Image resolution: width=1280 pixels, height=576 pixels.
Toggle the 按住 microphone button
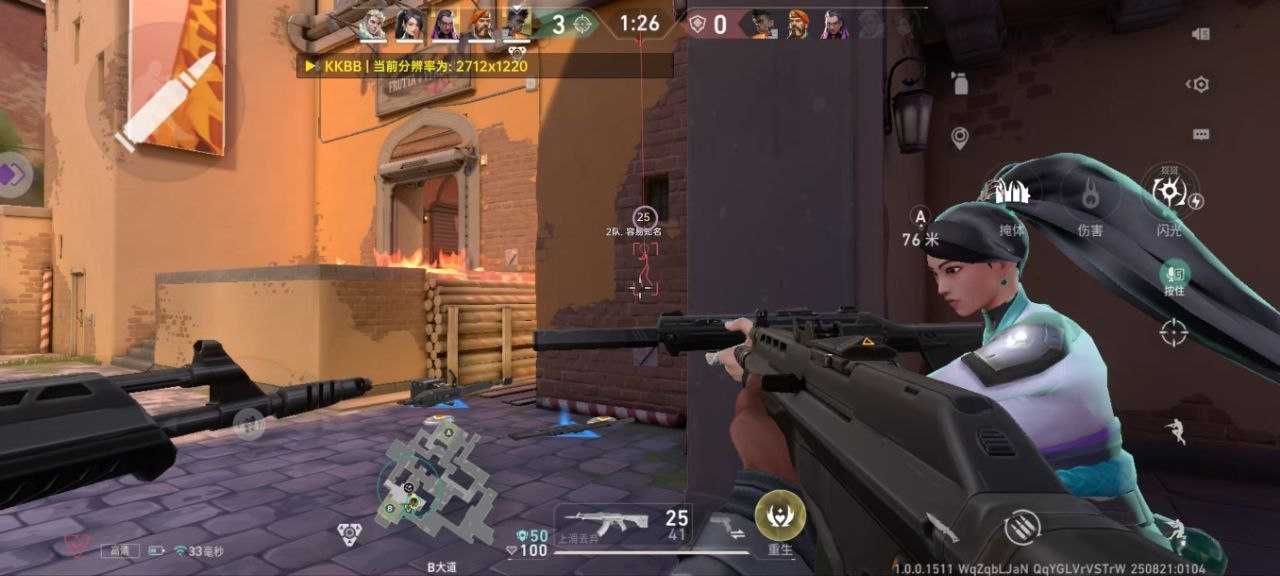click(x=1174, y=276)
